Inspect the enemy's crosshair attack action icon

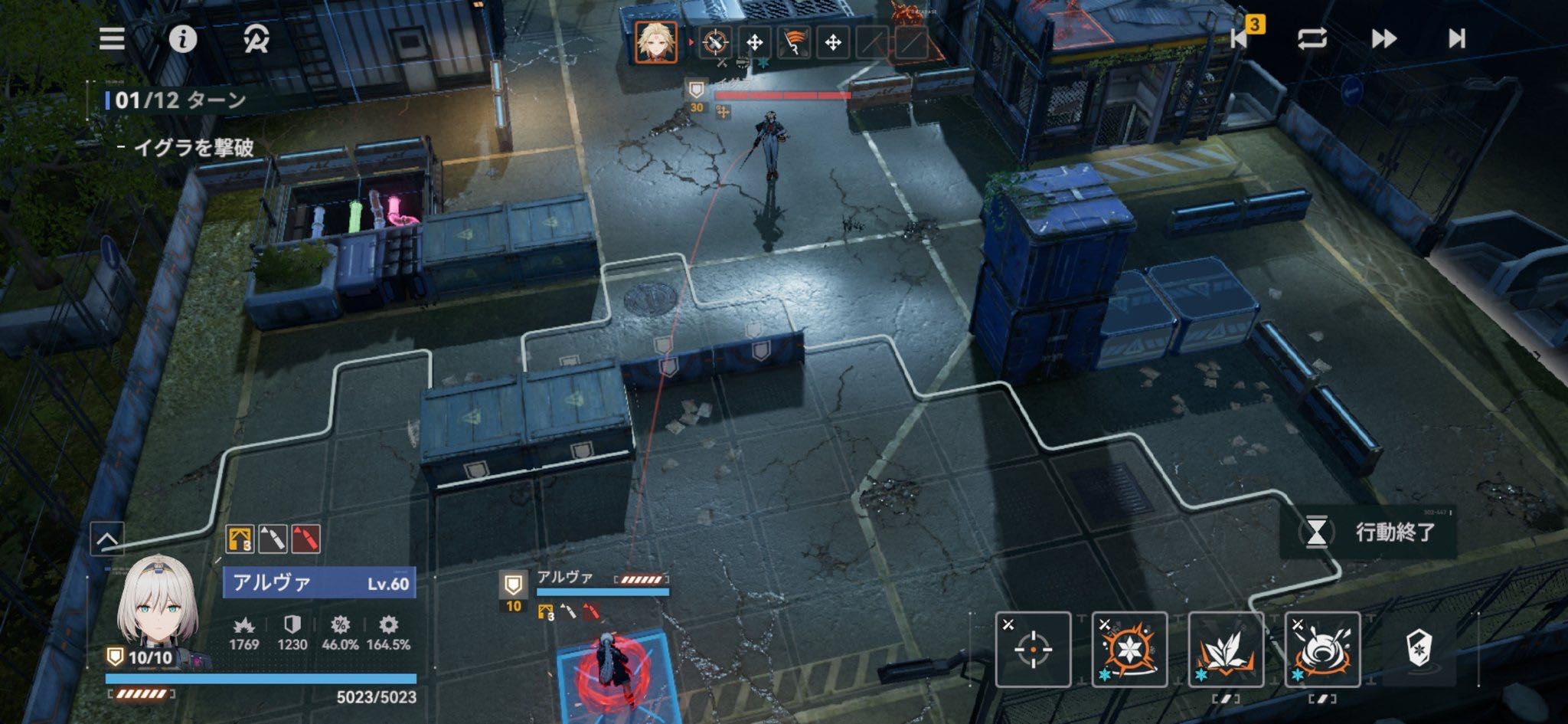tap(714, 42)
